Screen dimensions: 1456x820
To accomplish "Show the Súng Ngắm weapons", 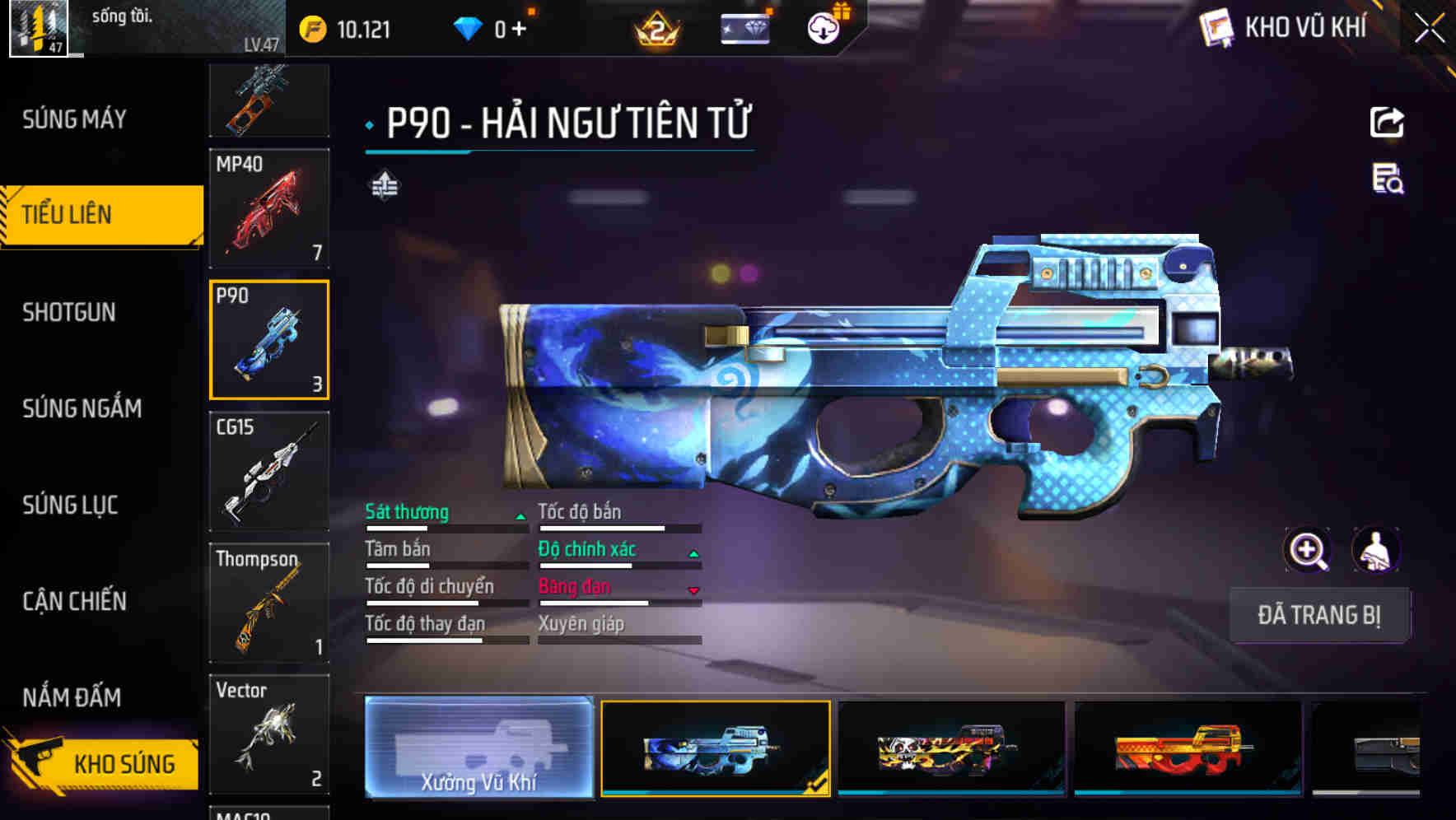I will pyautogui.click(x=82, y=408).
